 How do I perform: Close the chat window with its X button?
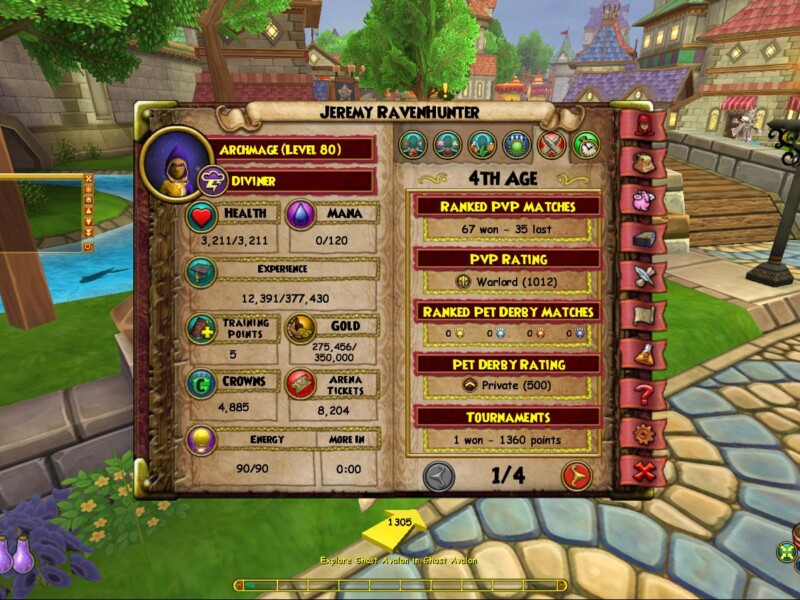(88, 180)
